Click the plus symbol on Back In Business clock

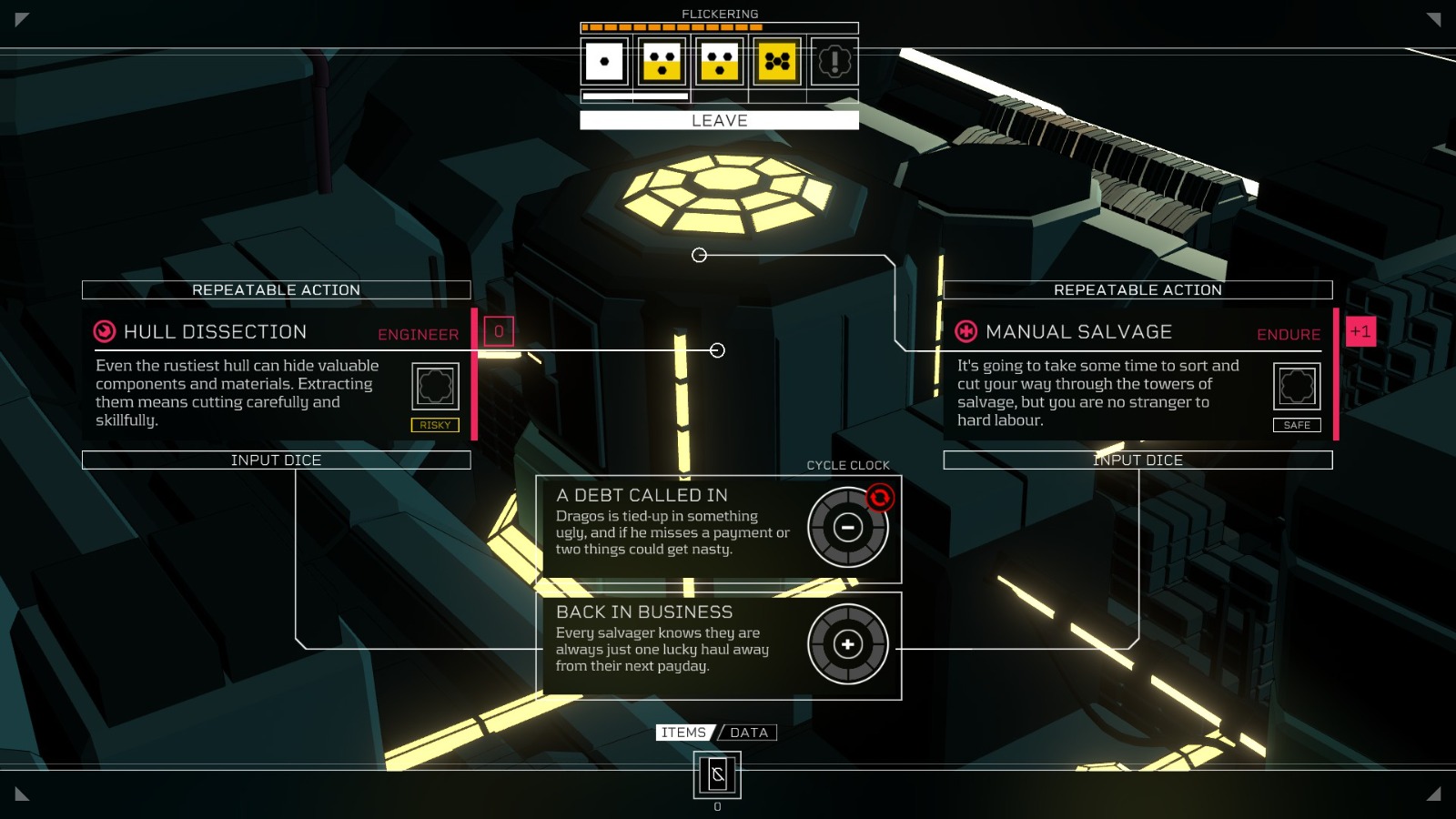[849, 644]
